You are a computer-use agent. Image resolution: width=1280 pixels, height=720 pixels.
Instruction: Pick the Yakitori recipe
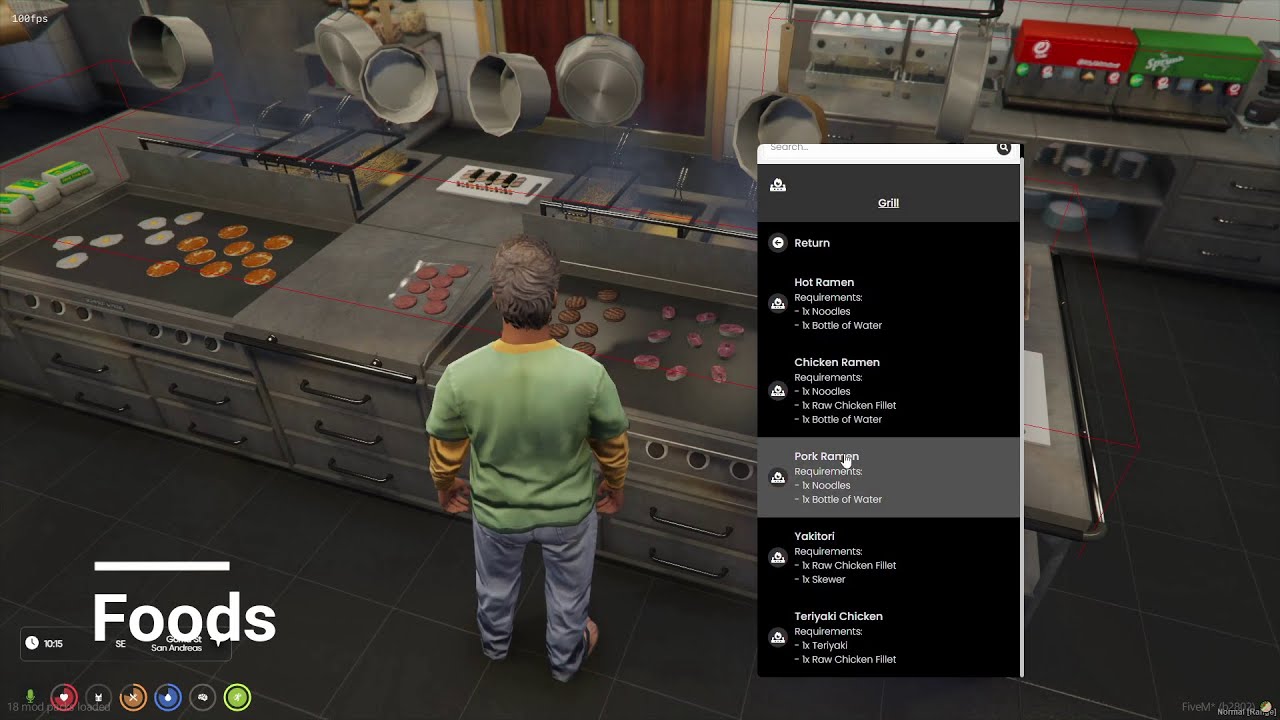887,557
